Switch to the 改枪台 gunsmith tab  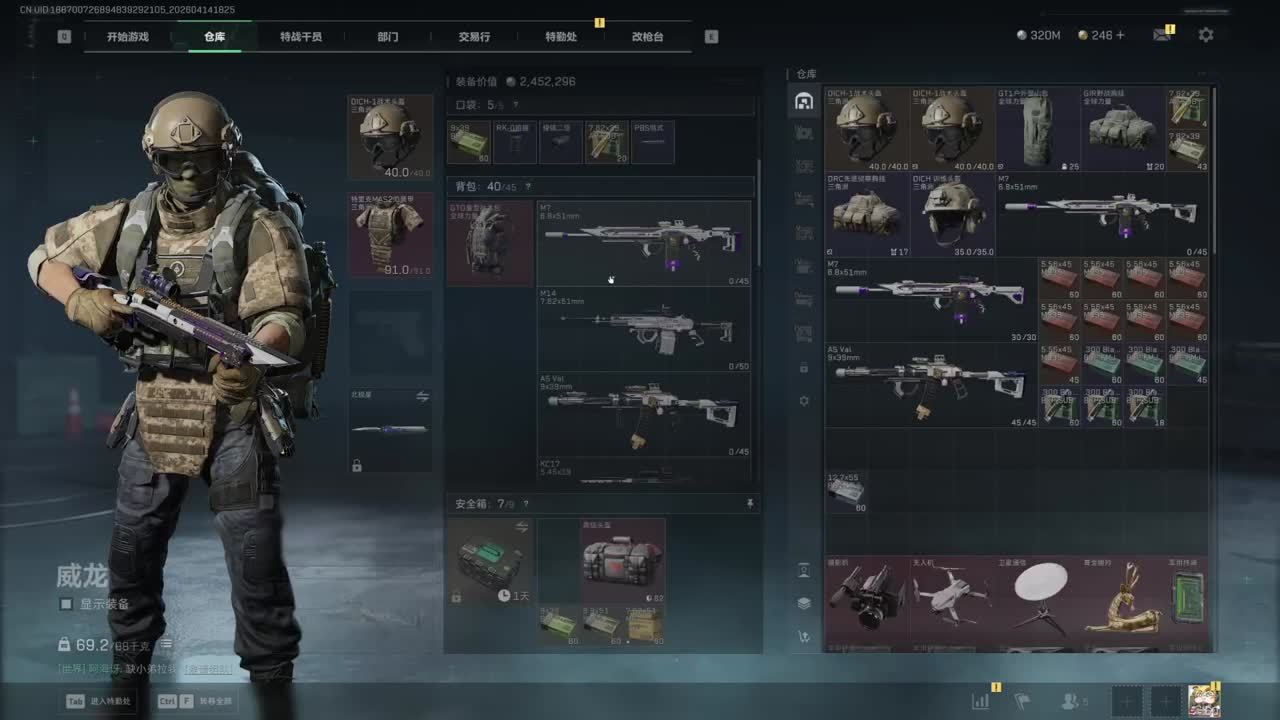tap(647, 37)
